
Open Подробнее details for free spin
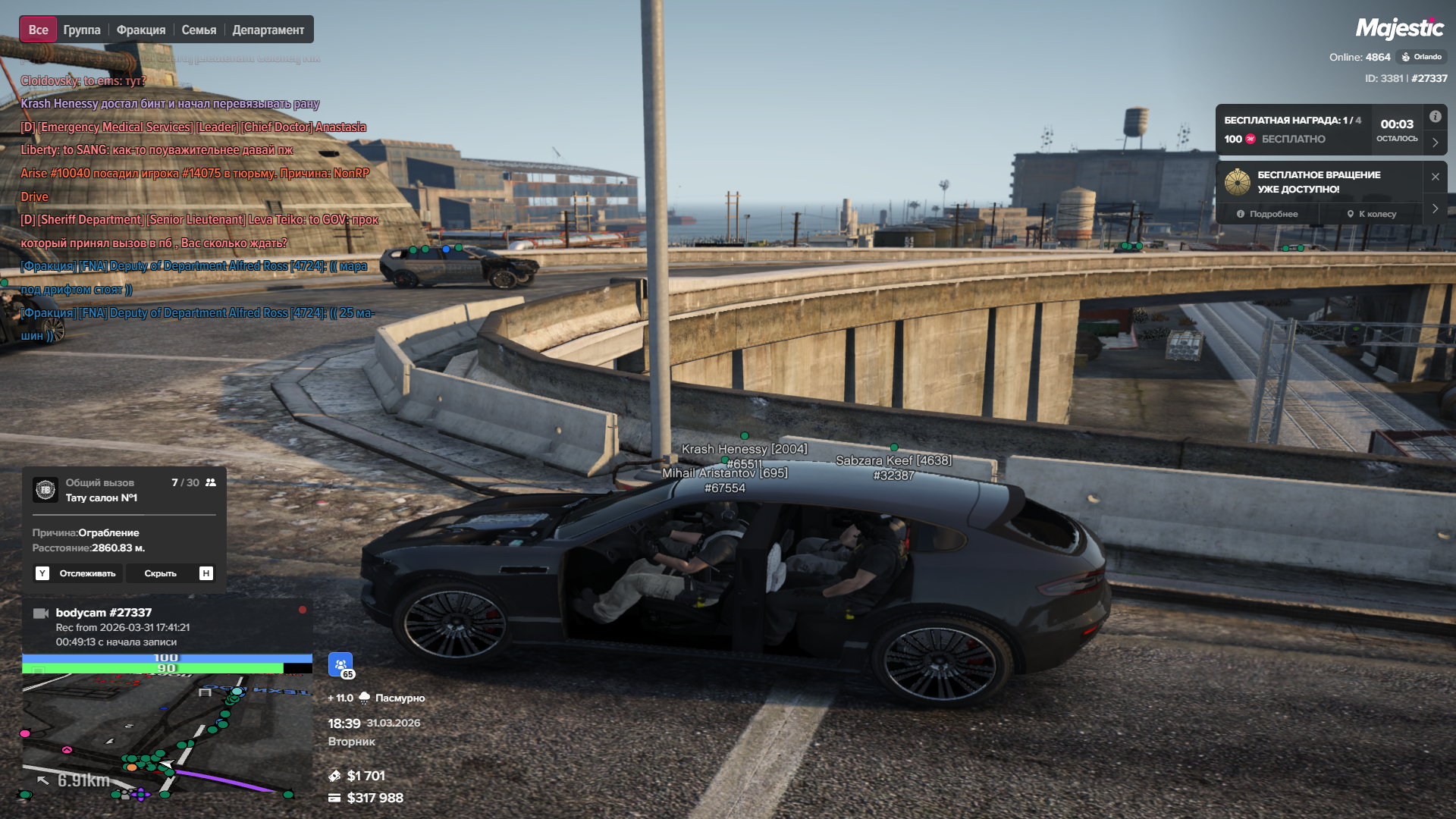pyautogui.click(x=1267, y=214)
